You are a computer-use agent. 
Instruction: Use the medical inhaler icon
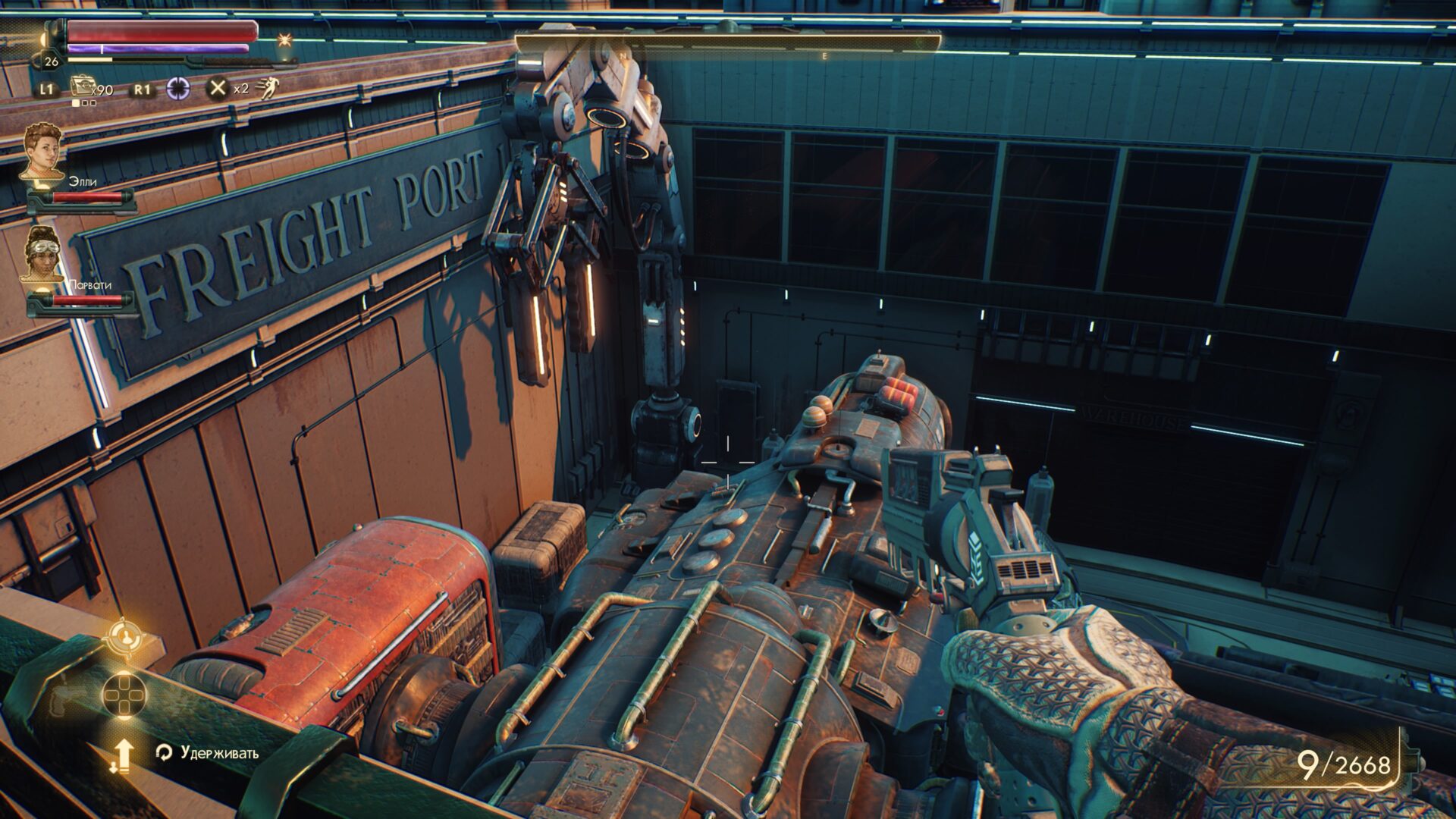81,86
